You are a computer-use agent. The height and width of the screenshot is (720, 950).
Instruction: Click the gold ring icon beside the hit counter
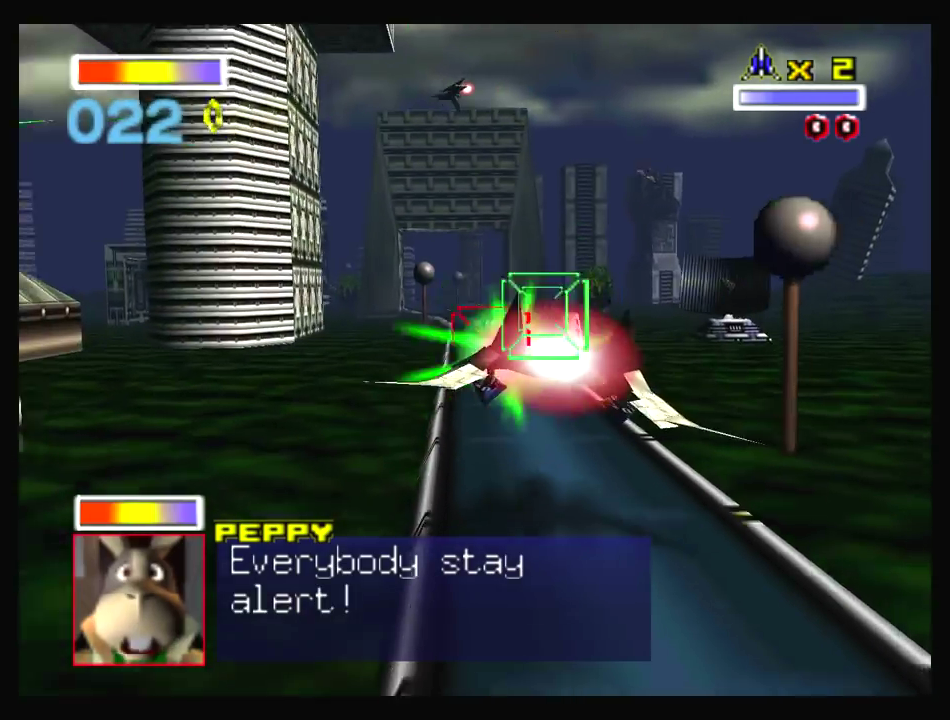[213, 117]
